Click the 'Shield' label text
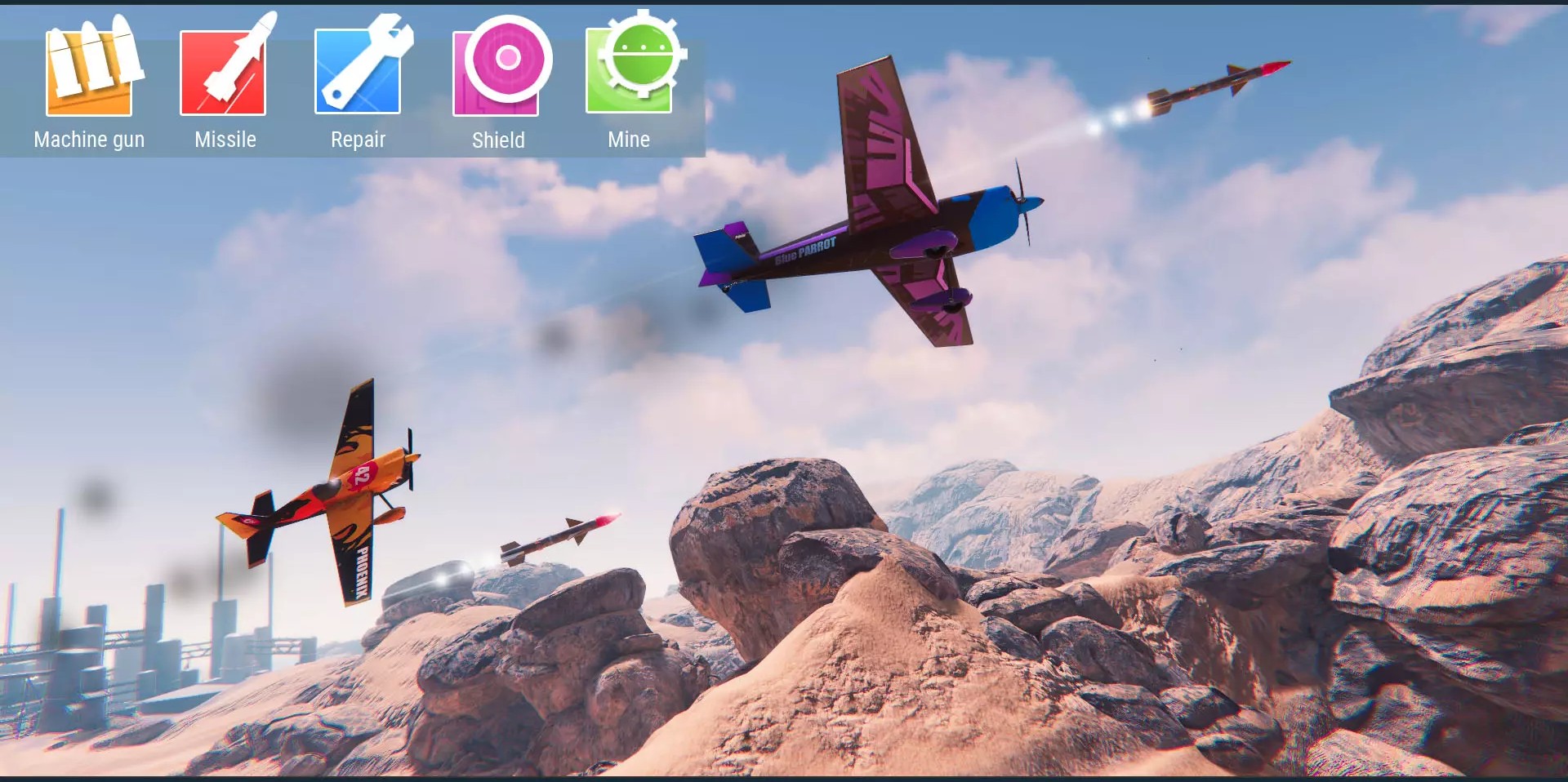1568x782 pixels. [497, 140]
